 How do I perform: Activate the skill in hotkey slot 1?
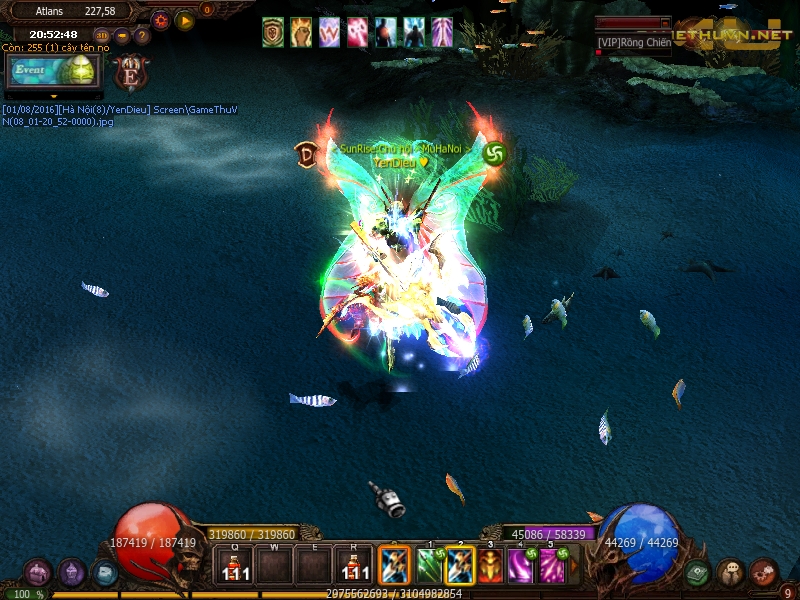pos(431,566)
